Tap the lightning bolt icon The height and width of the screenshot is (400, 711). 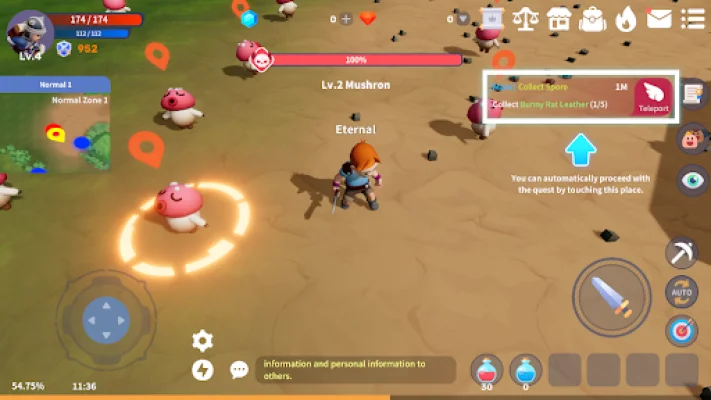coord(203,370)
